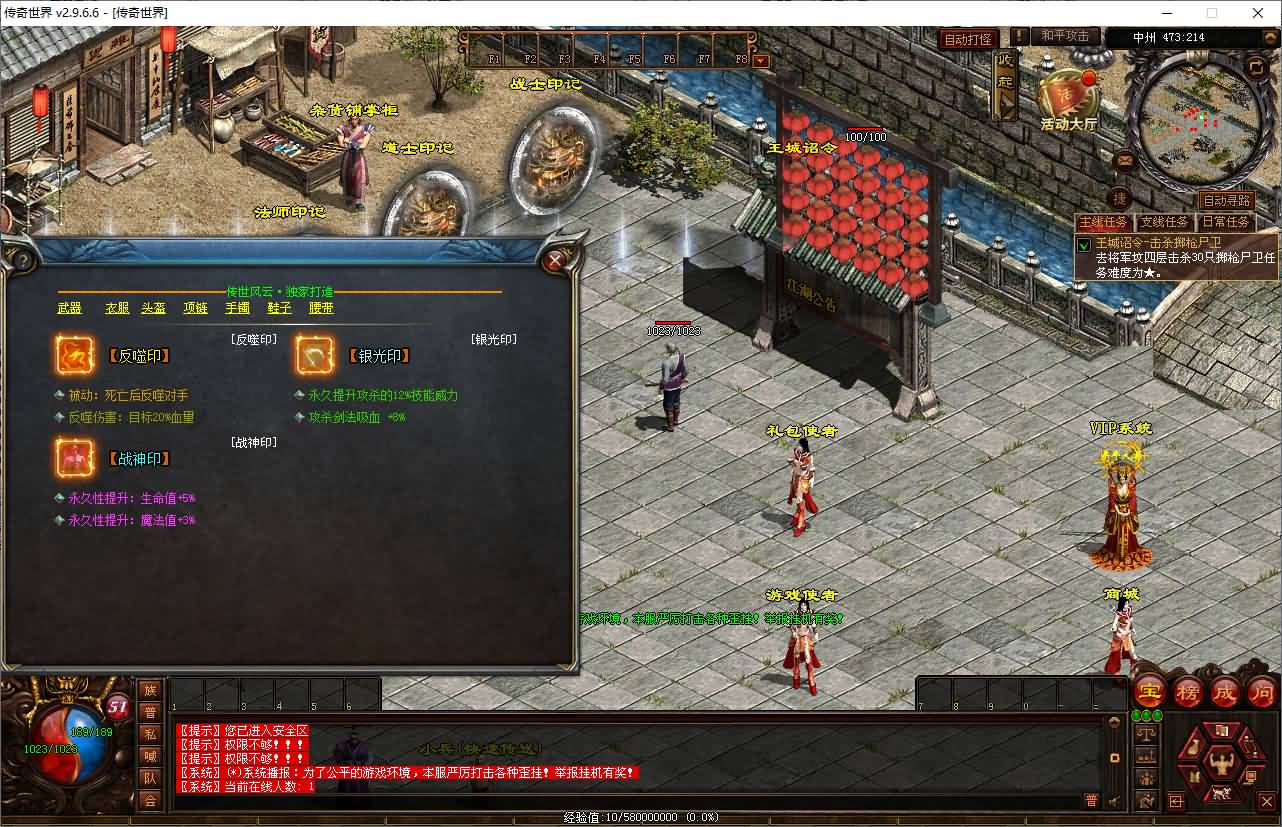Image resolution: width=1282 pixels, height=827 pixels.
Task: Show the 日常任务 daily quests tab
Action: pyautogui.click(x=1225, y=222)
